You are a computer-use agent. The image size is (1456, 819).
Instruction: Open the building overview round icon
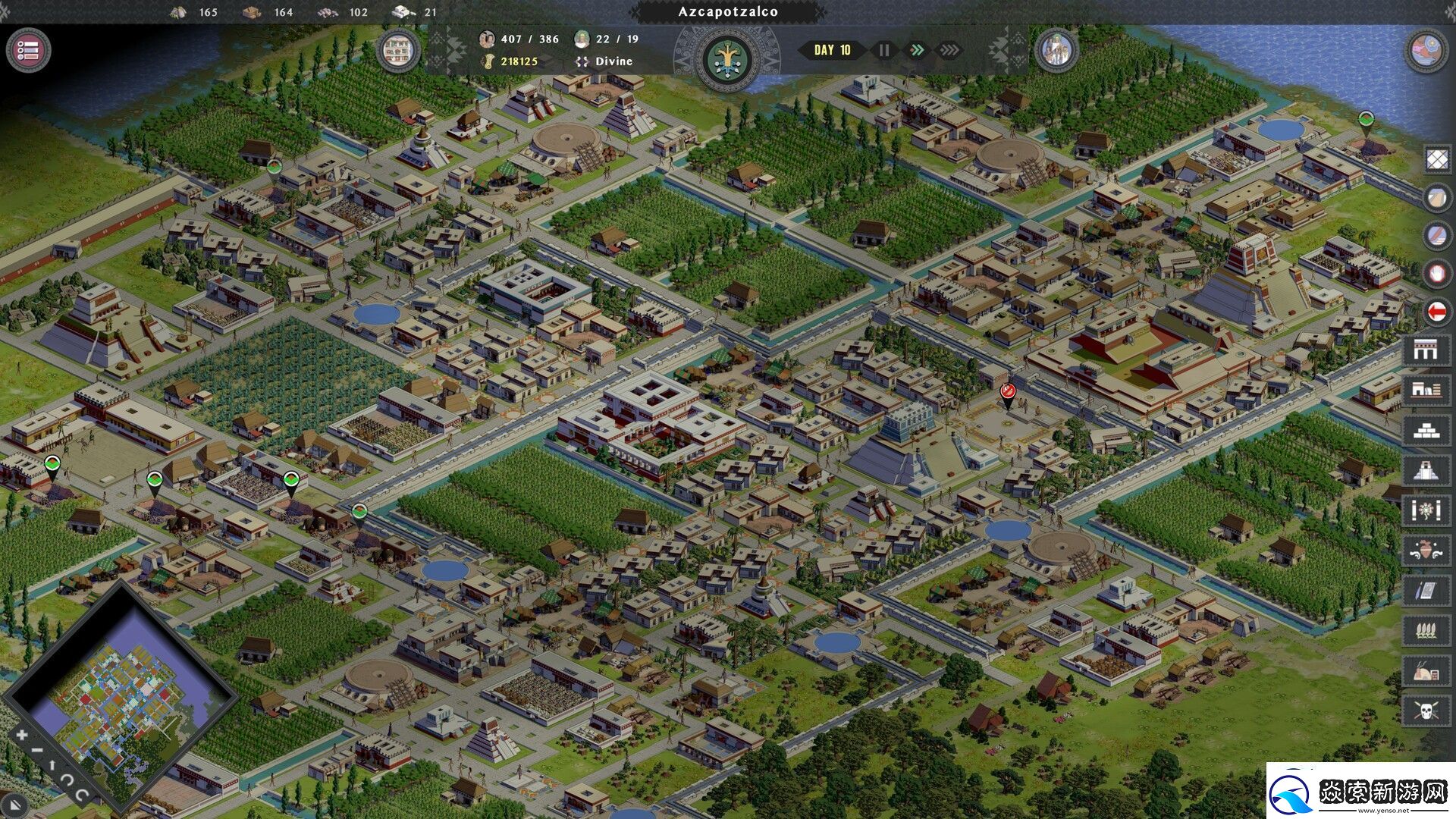(398, 51)
